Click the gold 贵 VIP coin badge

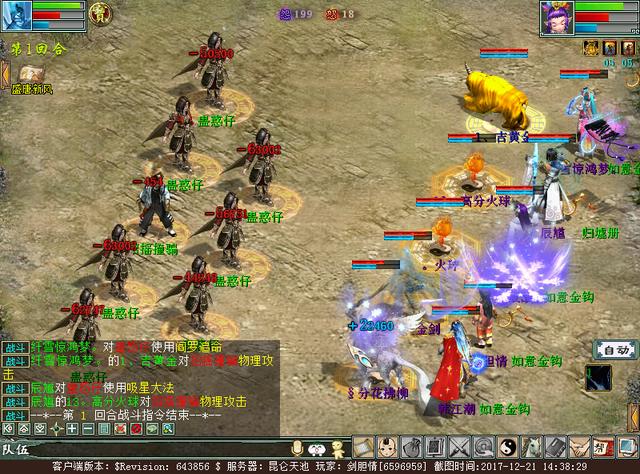pos(99,13)
